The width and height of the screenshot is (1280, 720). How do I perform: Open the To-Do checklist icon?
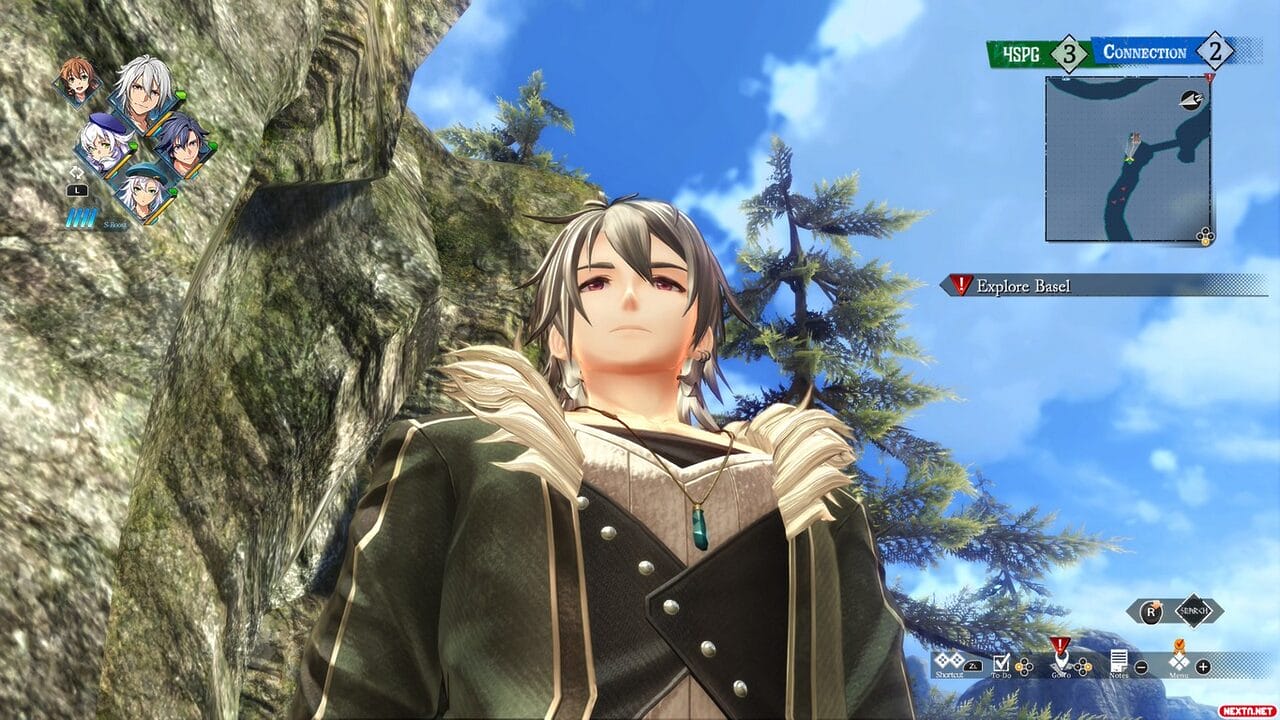1001,661
